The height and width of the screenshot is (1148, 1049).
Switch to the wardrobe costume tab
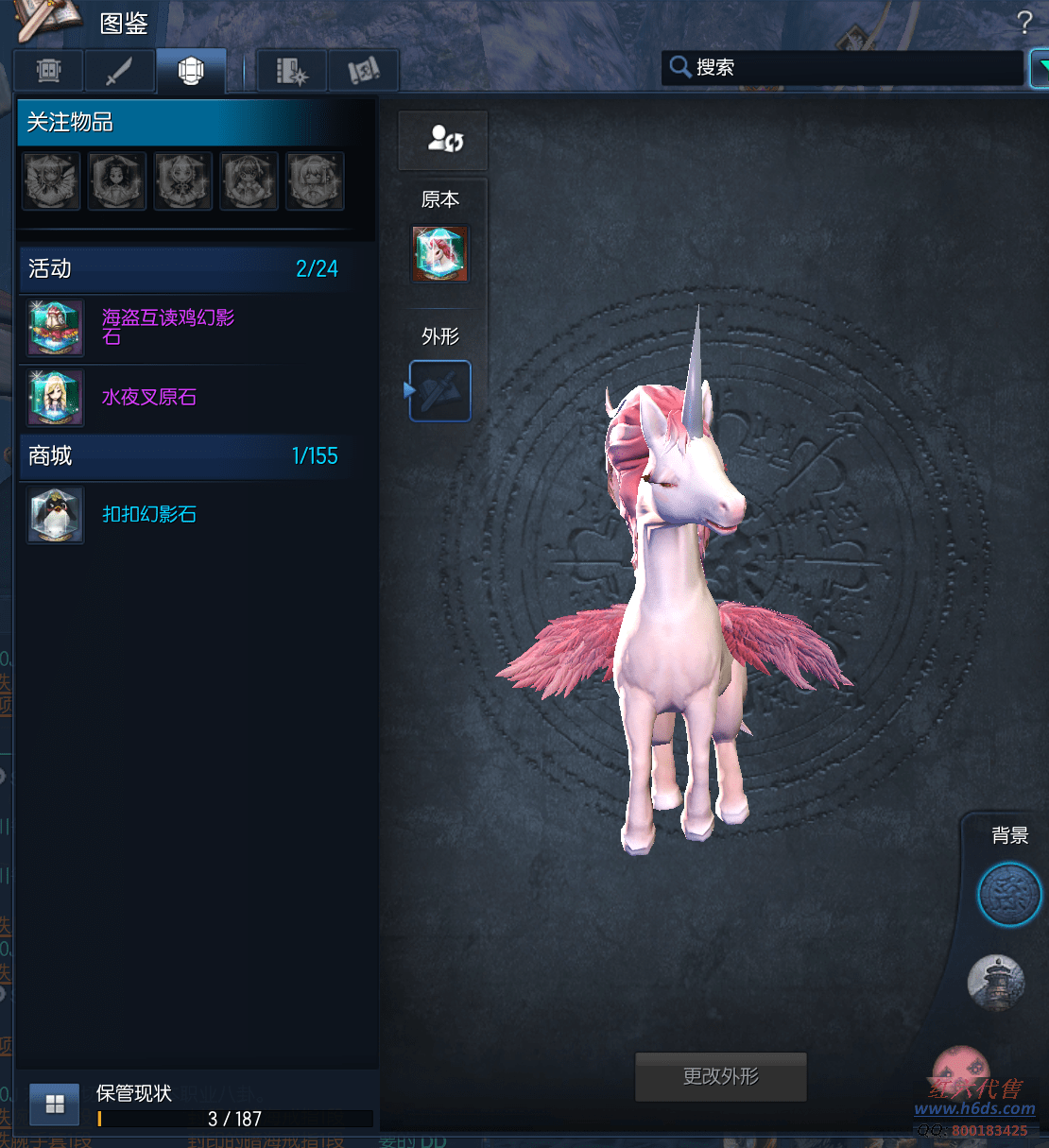coord(49,71)
